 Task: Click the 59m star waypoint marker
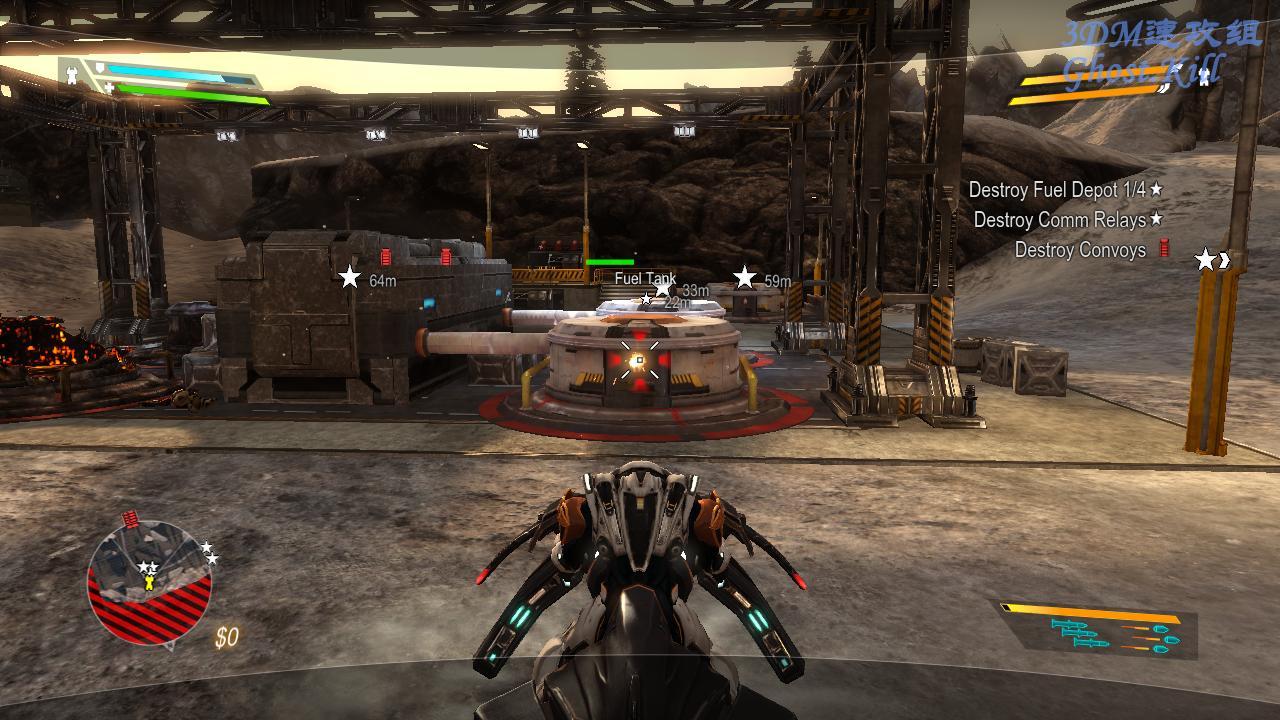coord(745,277)
